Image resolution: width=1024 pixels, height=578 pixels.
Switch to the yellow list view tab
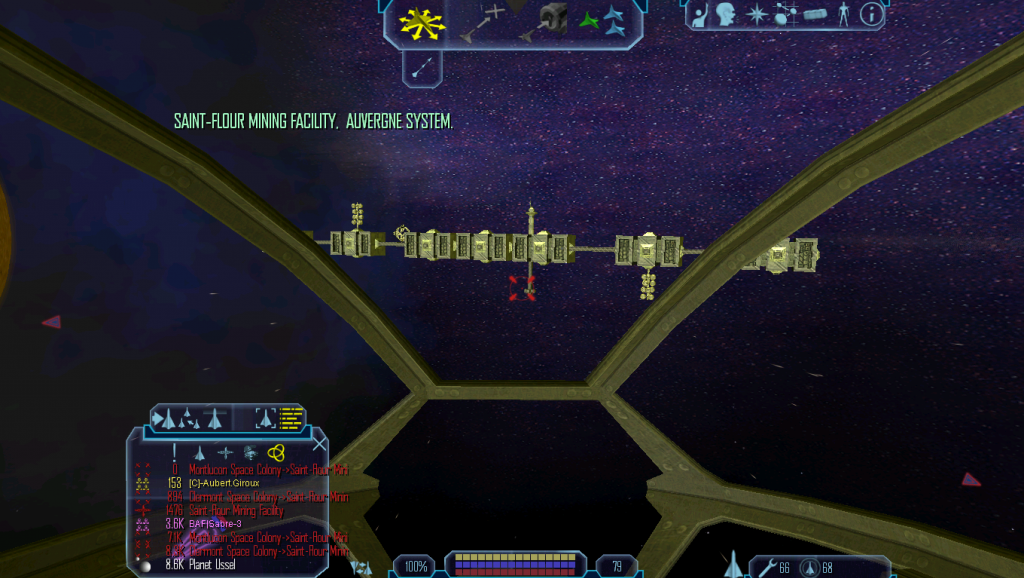coord(291,416)
